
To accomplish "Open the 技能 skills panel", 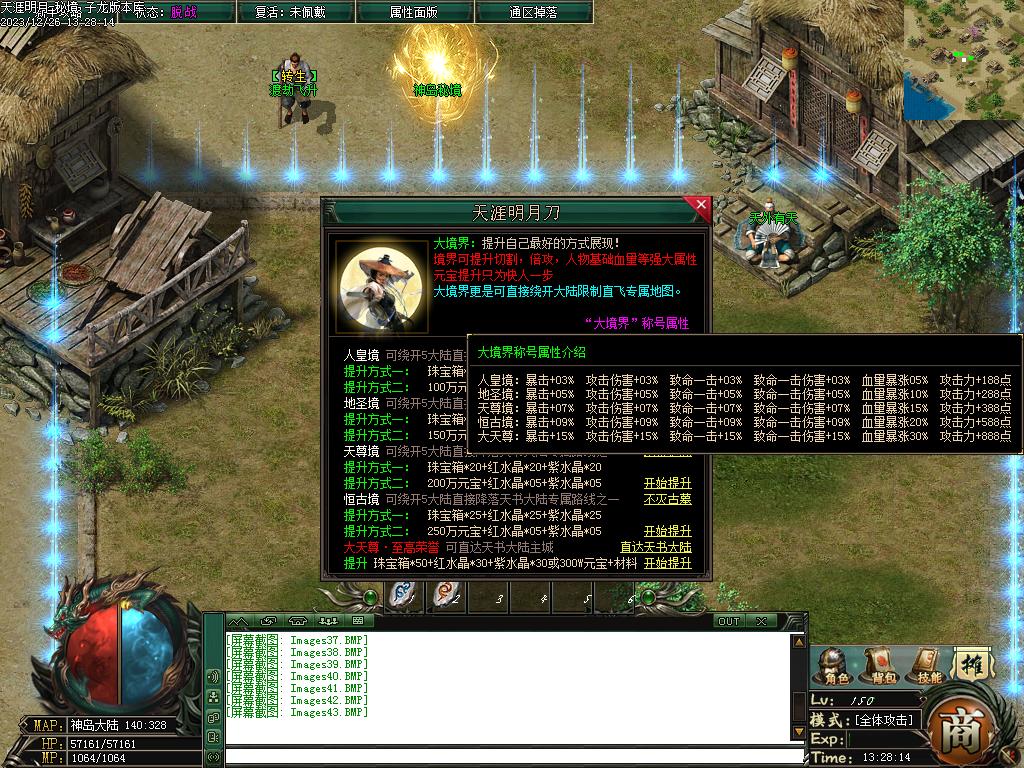I will (x=927, y=667).
